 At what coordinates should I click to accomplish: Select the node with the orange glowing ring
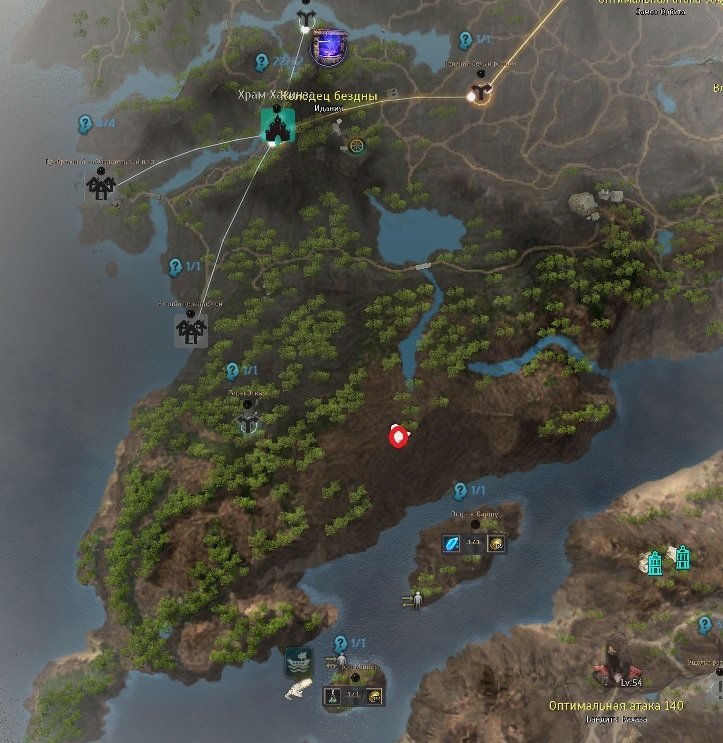coord(479,94)
